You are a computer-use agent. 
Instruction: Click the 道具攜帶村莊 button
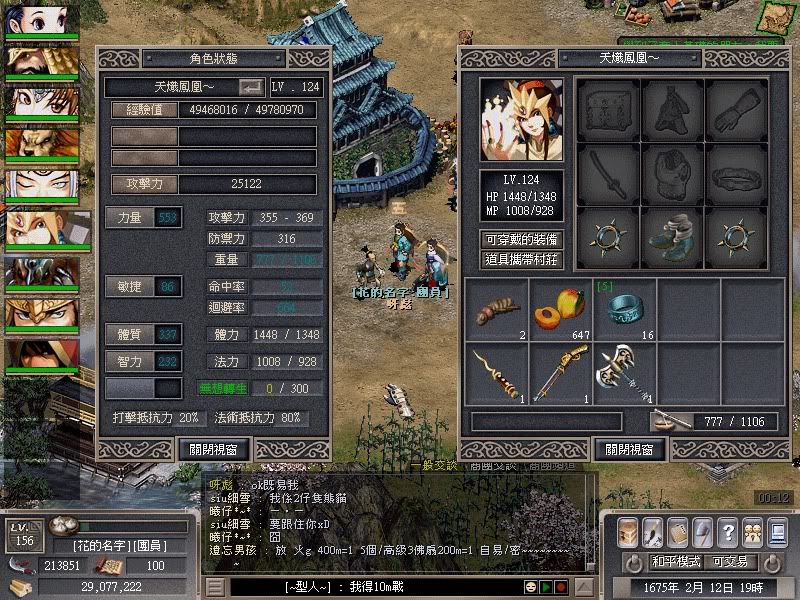point(520,259)
